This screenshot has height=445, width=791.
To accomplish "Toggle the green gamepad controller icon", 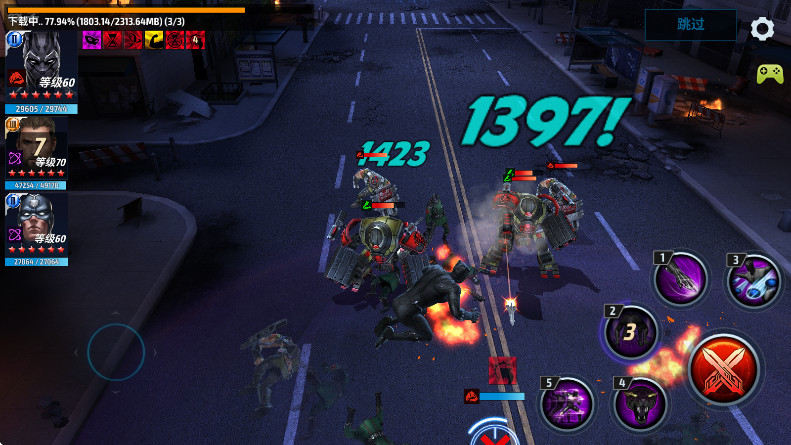I will pos(769,74).
